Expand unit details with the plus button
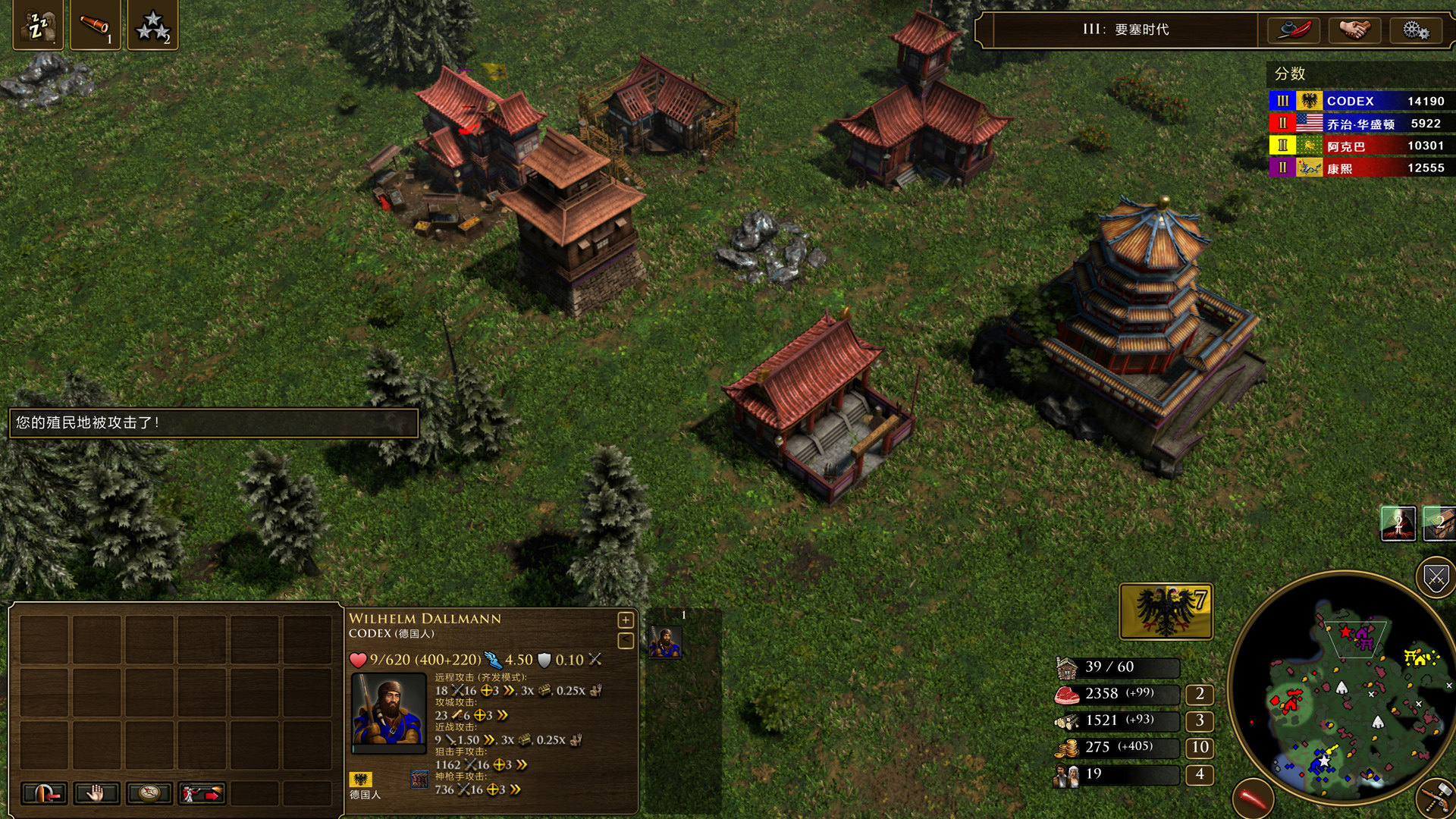 tap(626, 620)
